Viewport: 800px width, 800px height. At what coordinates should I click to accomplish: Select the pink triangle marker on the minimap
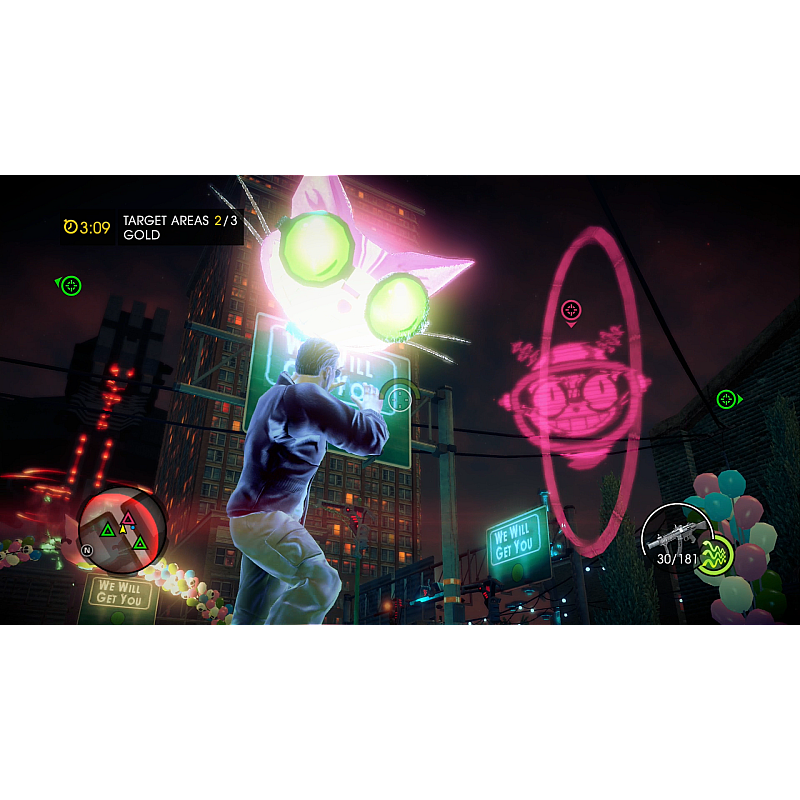coord(128,518)
